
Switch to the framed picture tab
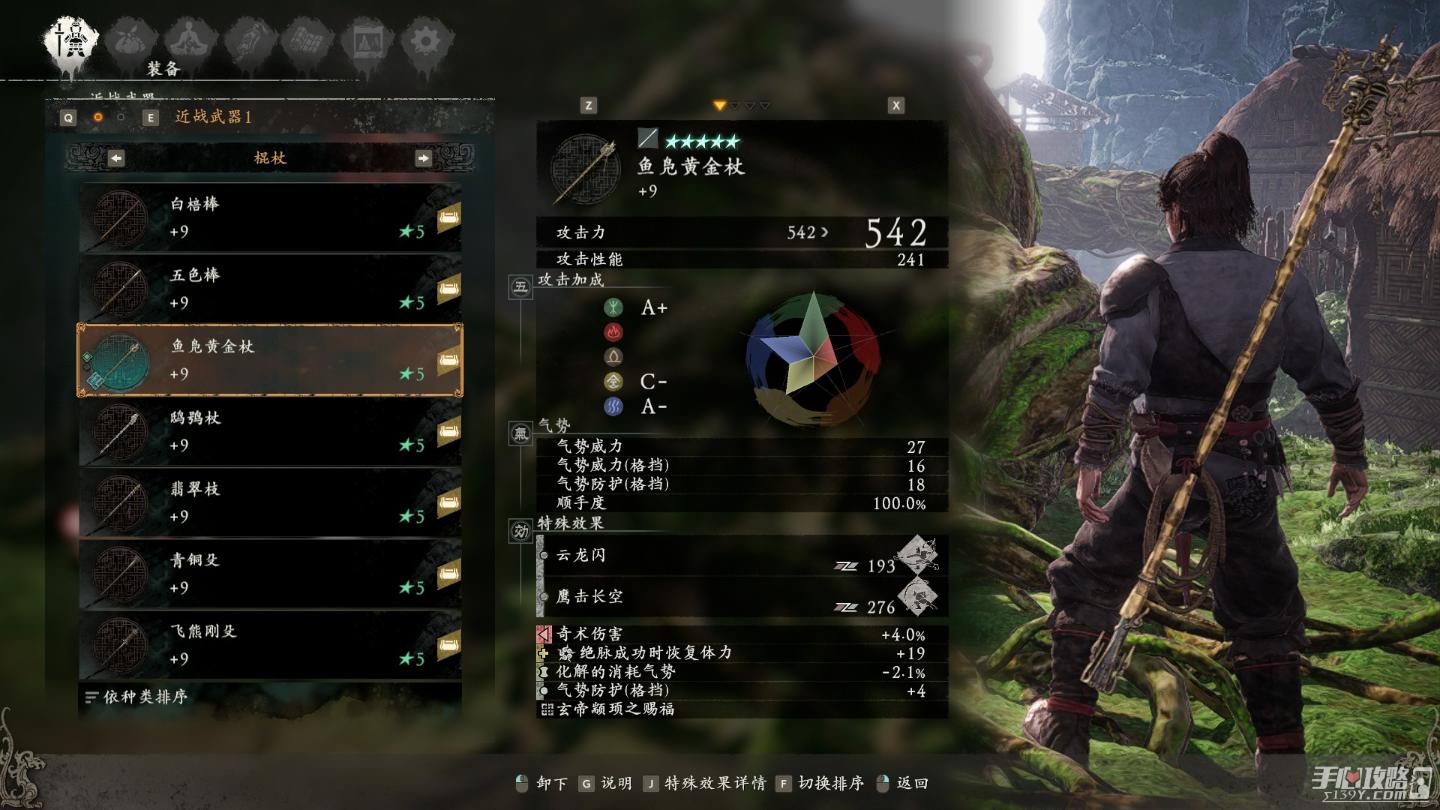(x=367, y=41)
